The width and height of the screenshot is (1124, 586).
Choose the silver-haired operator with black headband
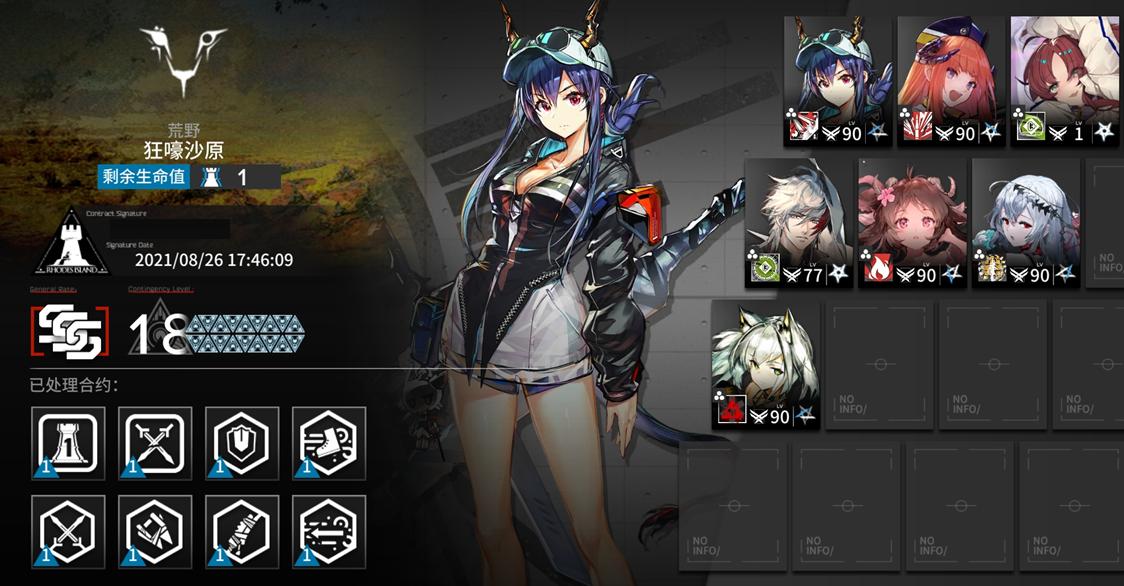(1025, 224)
